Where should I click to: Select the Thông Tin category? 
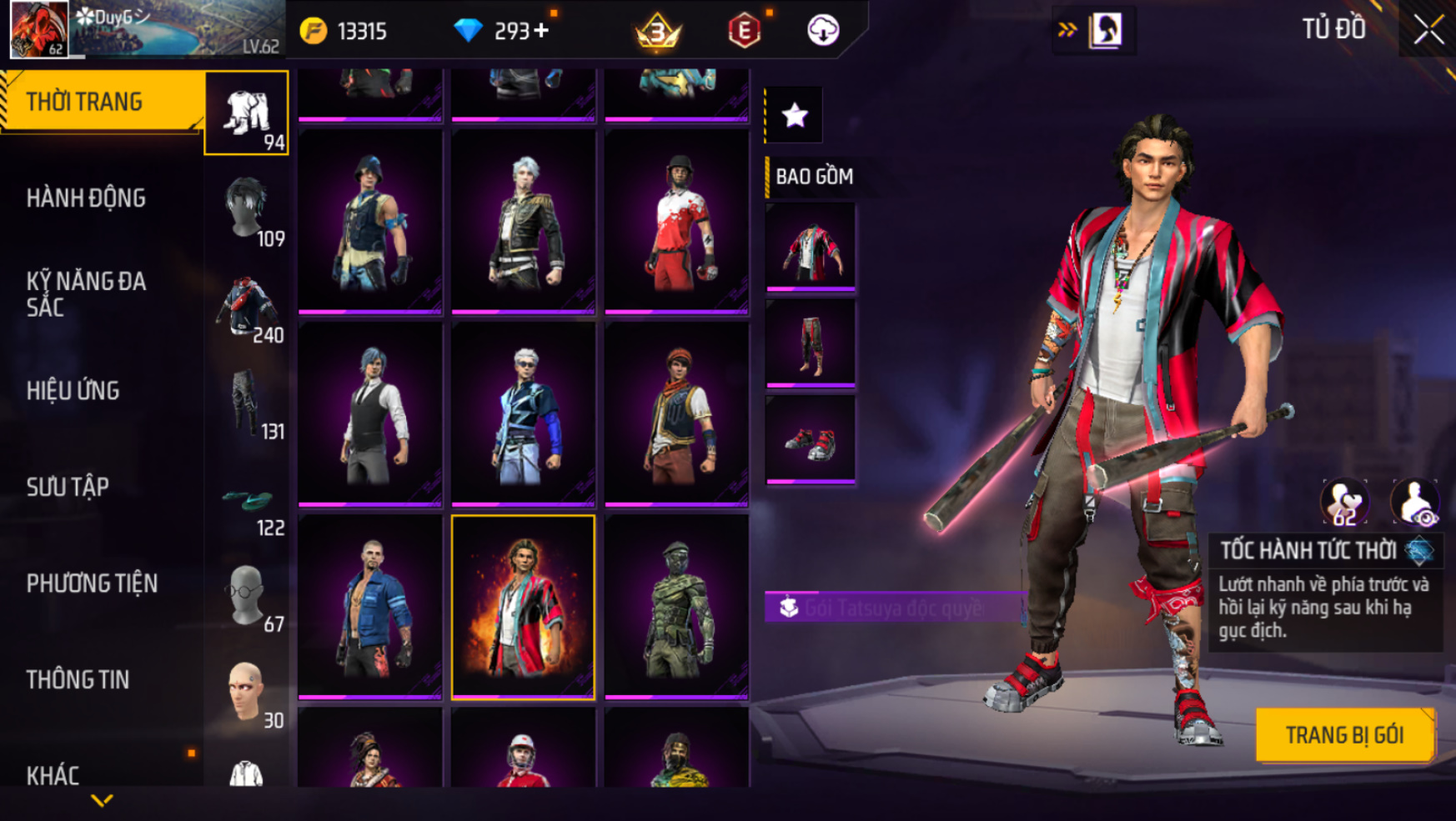(78, 680)
